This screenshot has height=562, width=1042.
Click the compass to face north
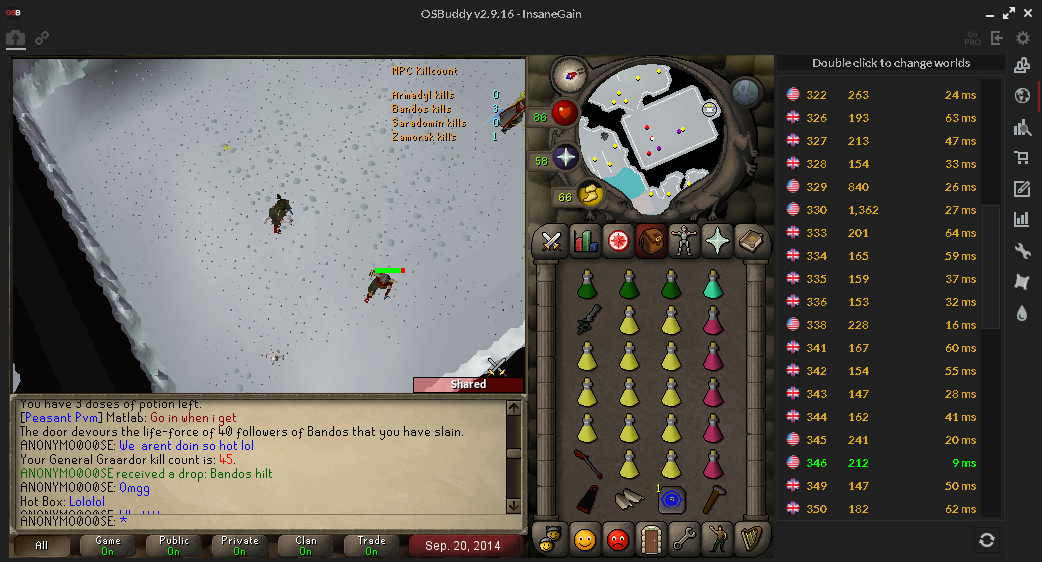pyautogui.click(x=573, y=73)
